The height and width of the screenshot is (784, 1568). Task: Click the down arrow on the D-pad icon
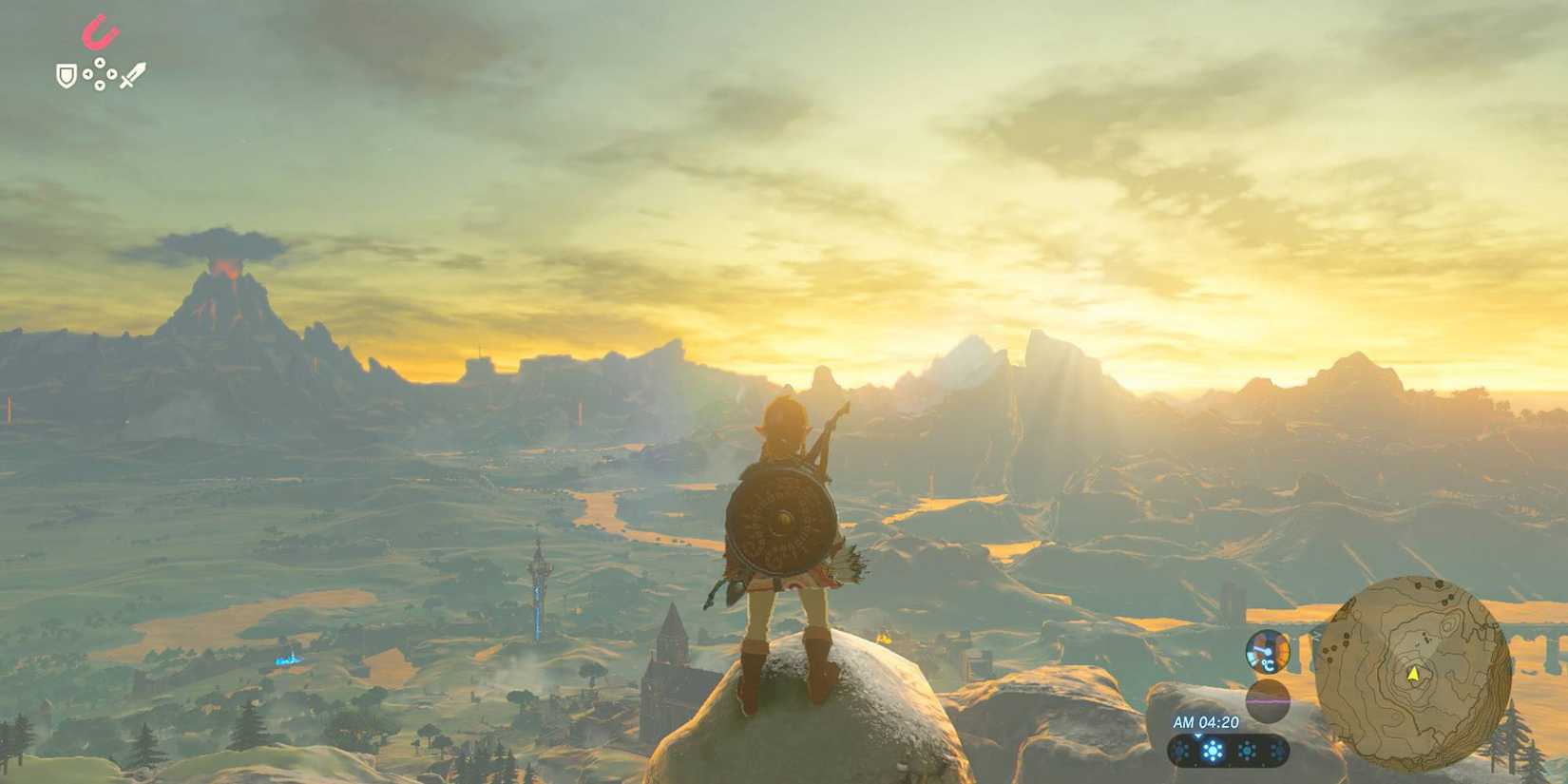point(100,85)
